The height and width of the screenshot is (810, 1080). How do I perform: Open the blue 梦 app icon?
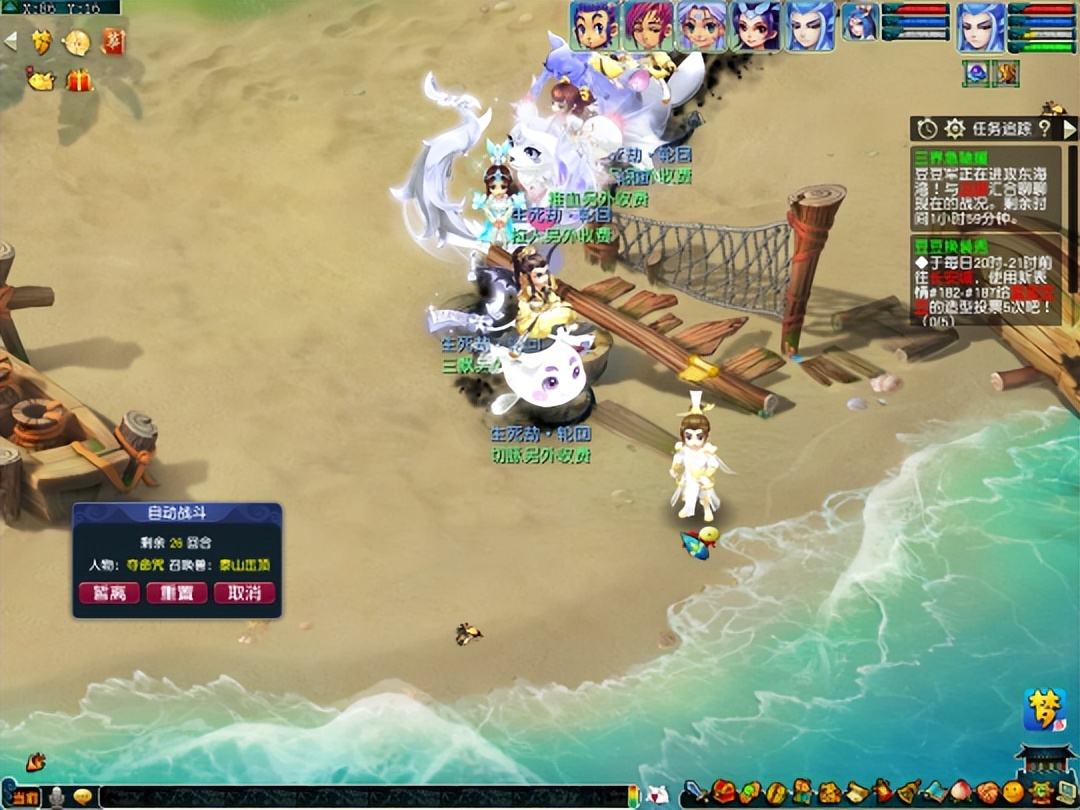pyautogui.click(x=1044, y=709)
